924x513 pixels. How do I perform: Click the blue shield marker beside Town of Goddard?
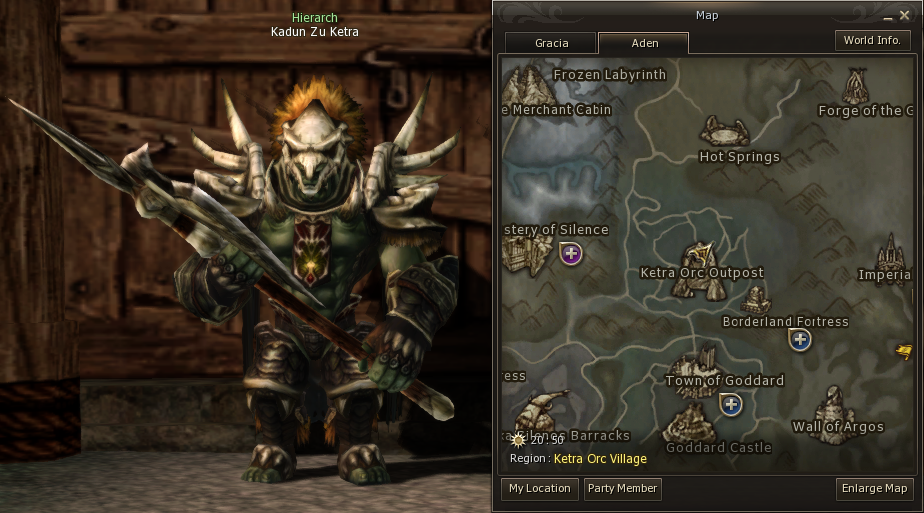click(x=731, y=404)
